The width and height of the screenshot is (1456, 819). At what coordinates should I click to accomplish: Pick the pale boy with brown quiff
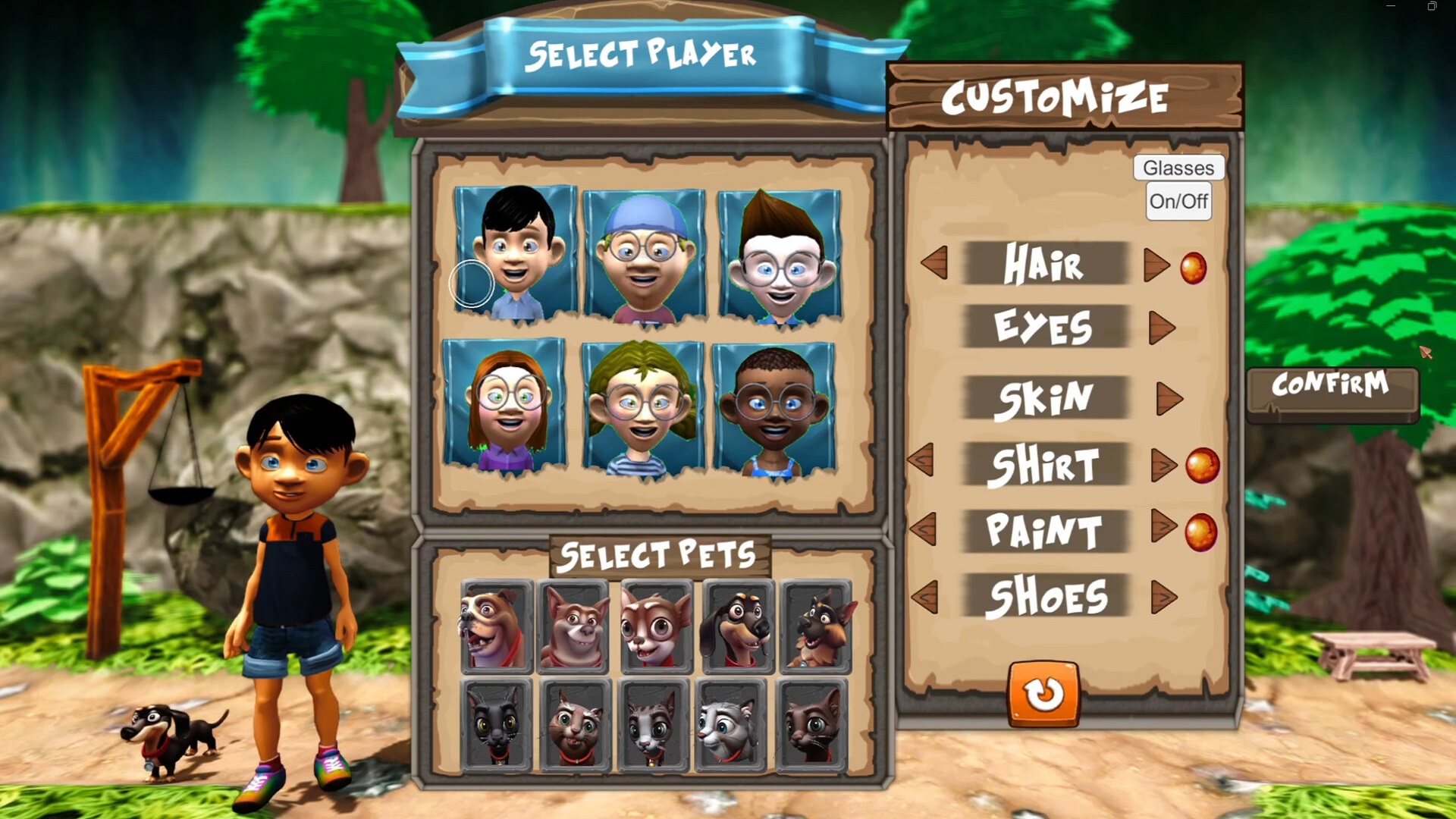coord(780,256)
